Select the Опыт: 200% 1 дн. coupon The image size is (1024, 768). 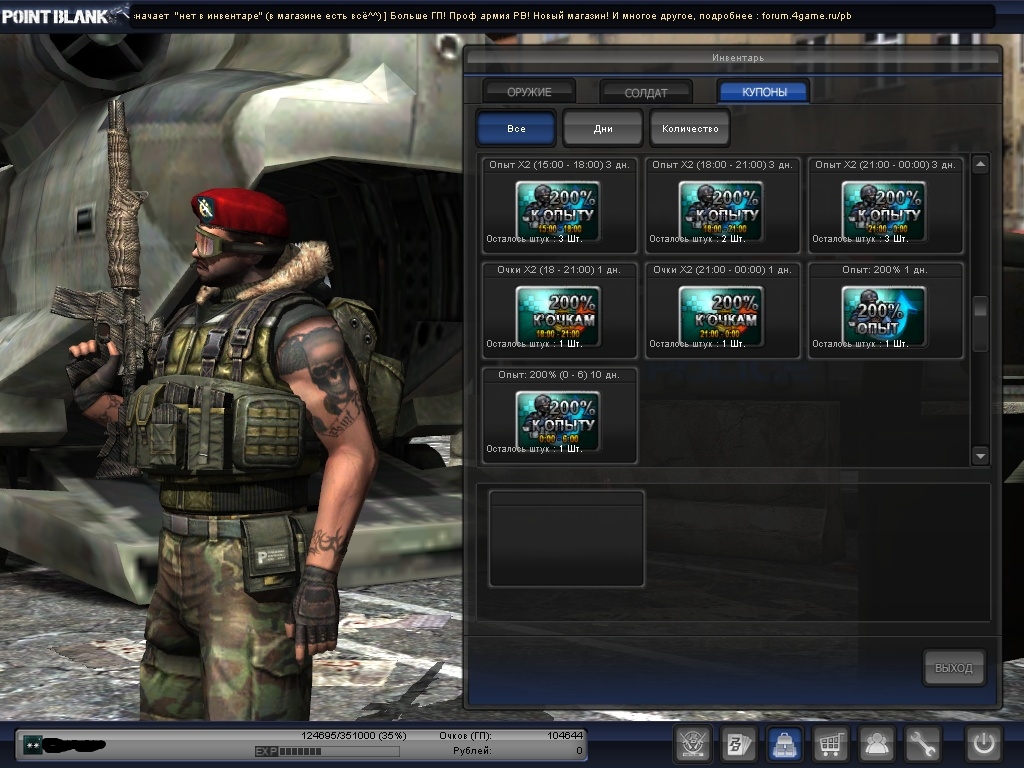click(884, 315)
